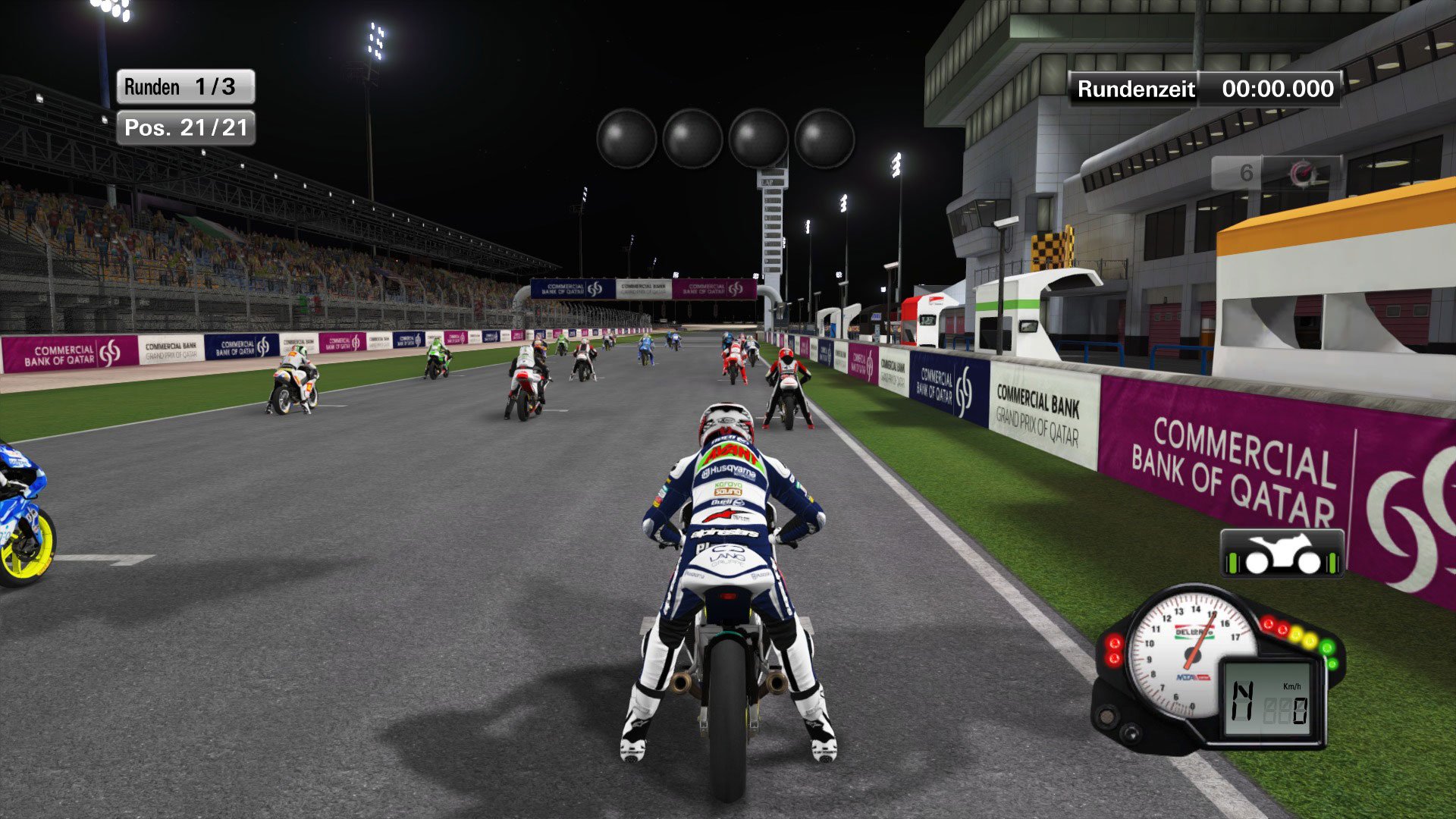This screenshot has width=1456, height=819.
Task: Click the Km/h unit label on the dashboard
Action: (x=1292, y=686)
